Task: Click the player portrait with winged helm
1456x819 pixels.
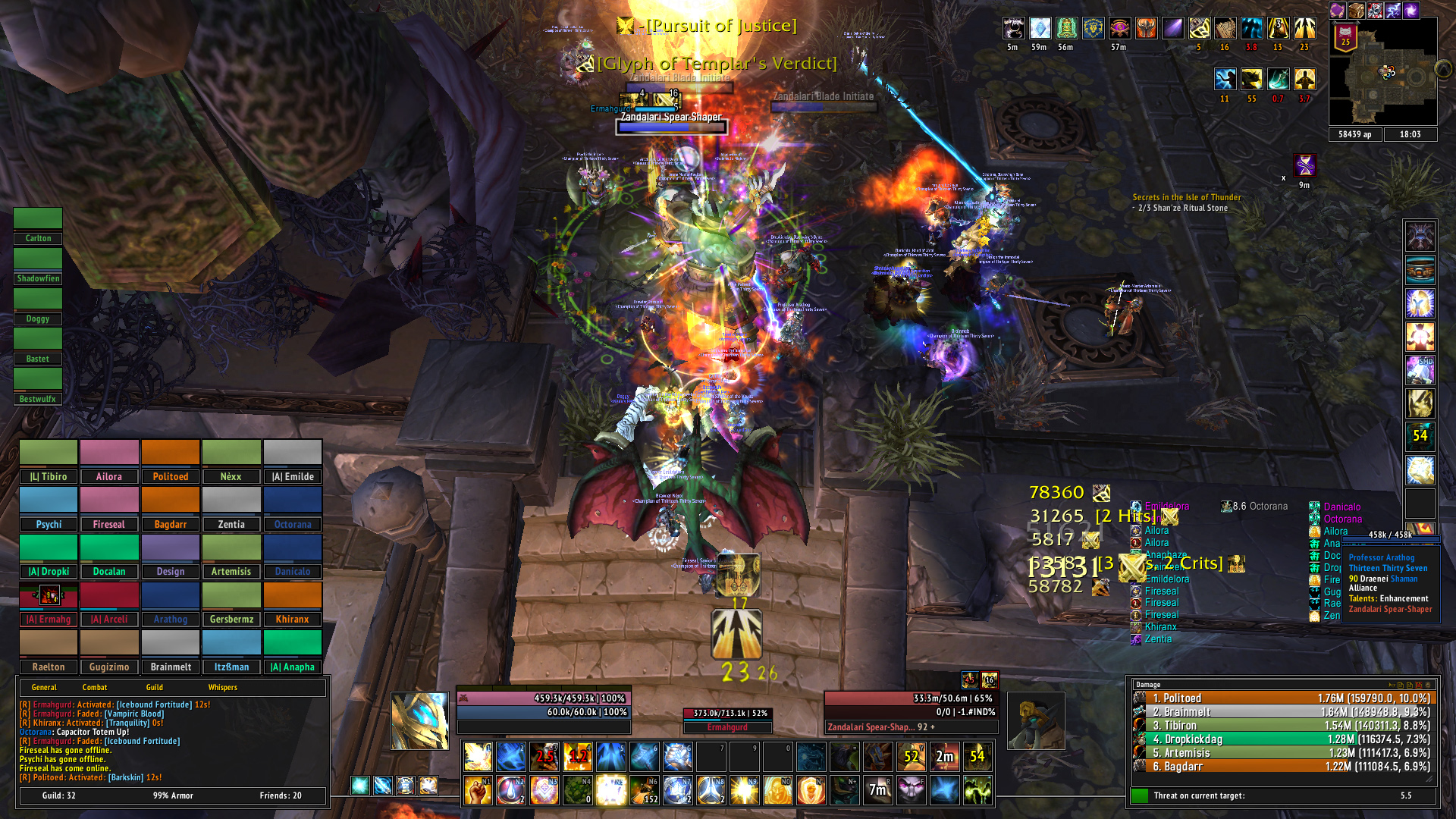Action: point(419,720)
